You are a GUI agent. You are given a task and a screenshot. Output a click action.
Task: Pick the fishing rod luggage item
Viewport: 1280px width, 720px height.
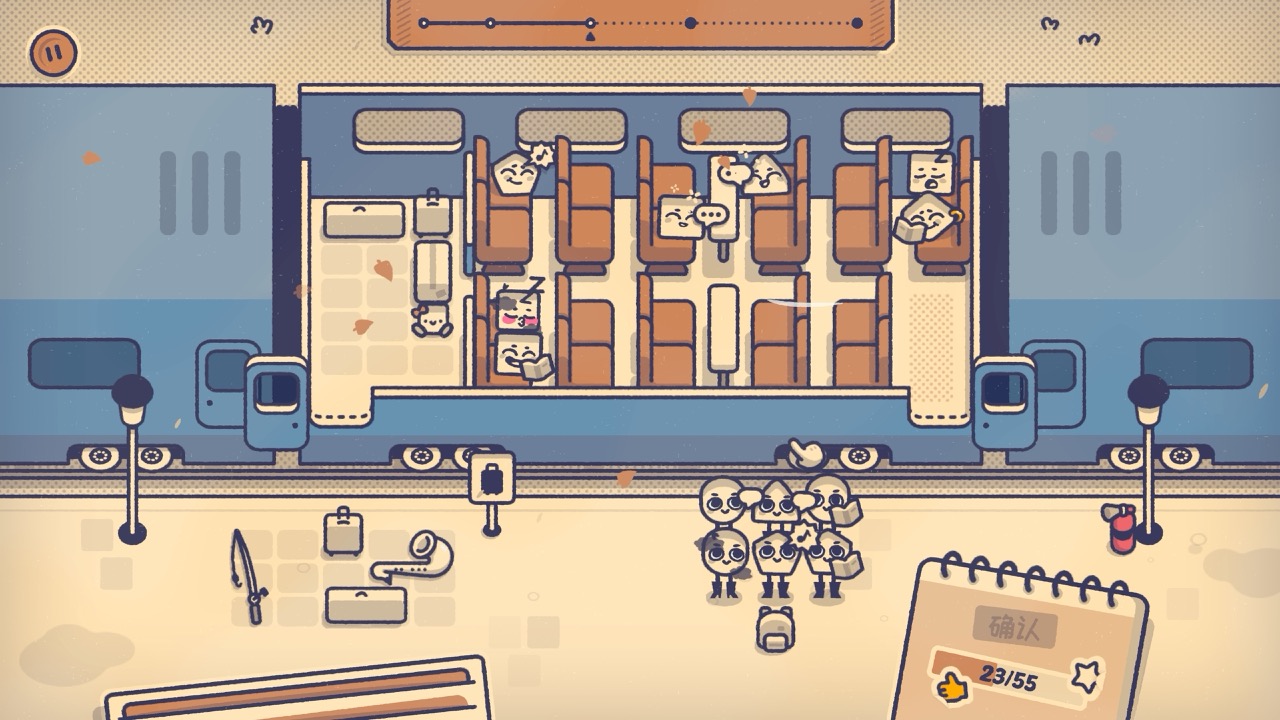point(248,577)
